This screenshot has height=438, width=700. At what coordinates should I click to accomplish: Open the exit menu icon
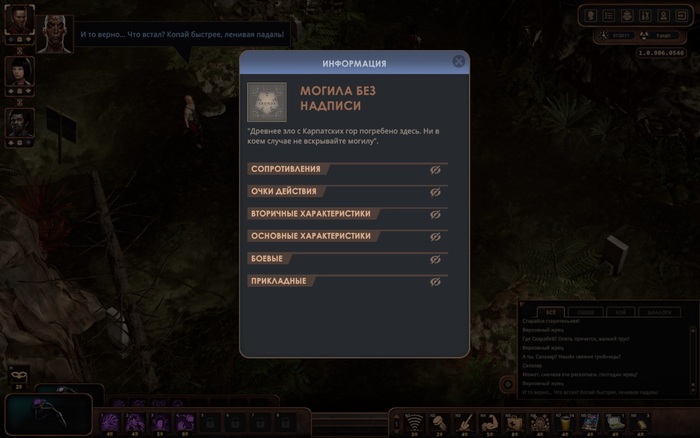(x=682, y=15)
